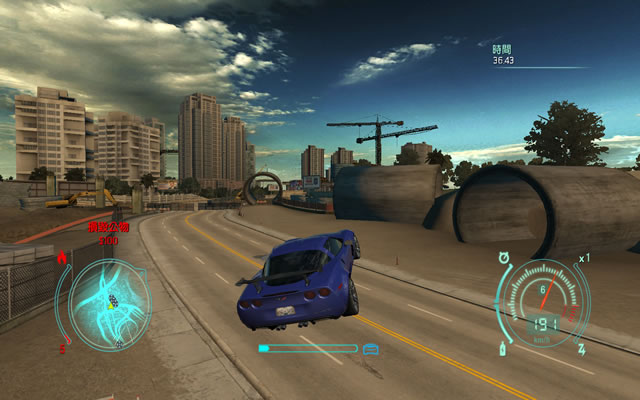Click the stopwatch speedbreaker icon
The height and width of the screenshot is (400, 640).
(502, 258)
